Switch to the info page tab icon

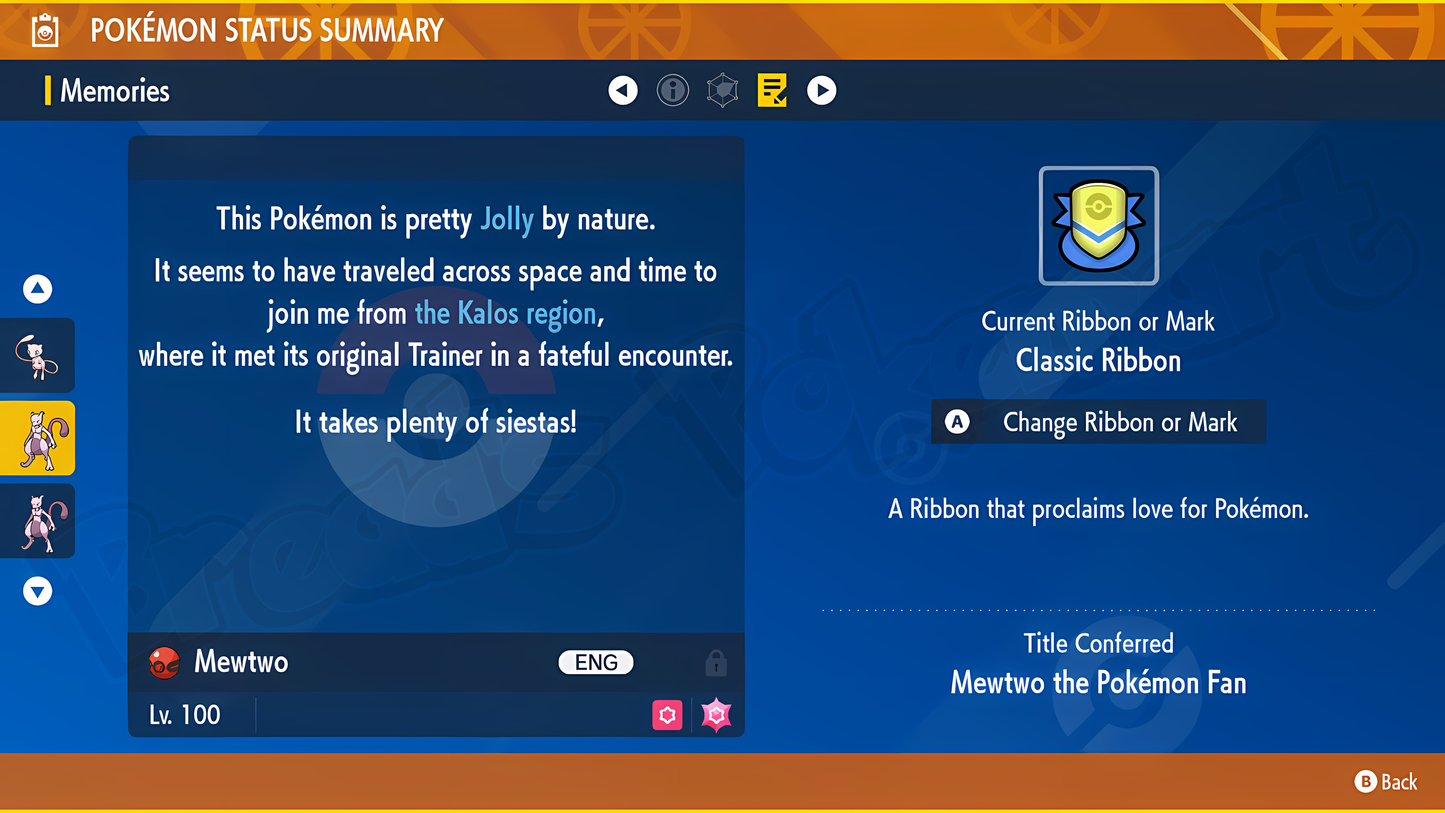pyautogui.click(x=673, y=91)
